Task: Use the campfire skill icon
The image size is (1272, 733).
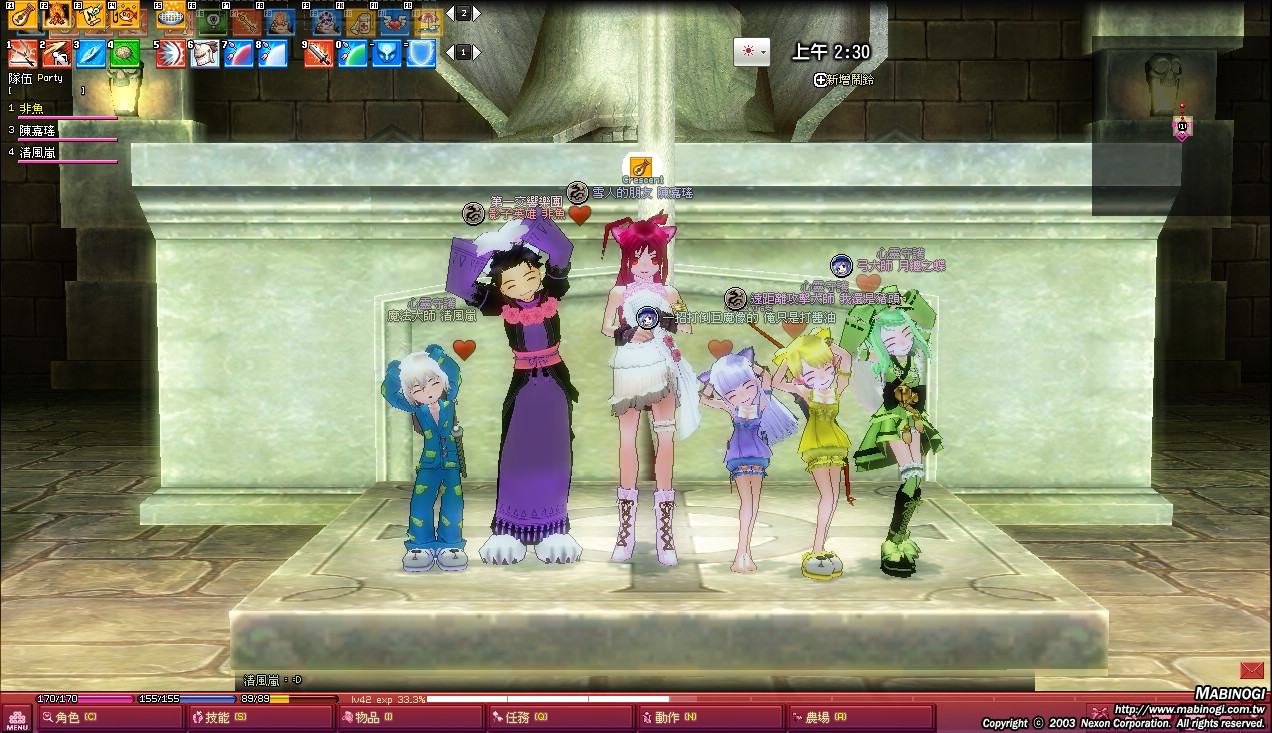Action: pos(57,16)
